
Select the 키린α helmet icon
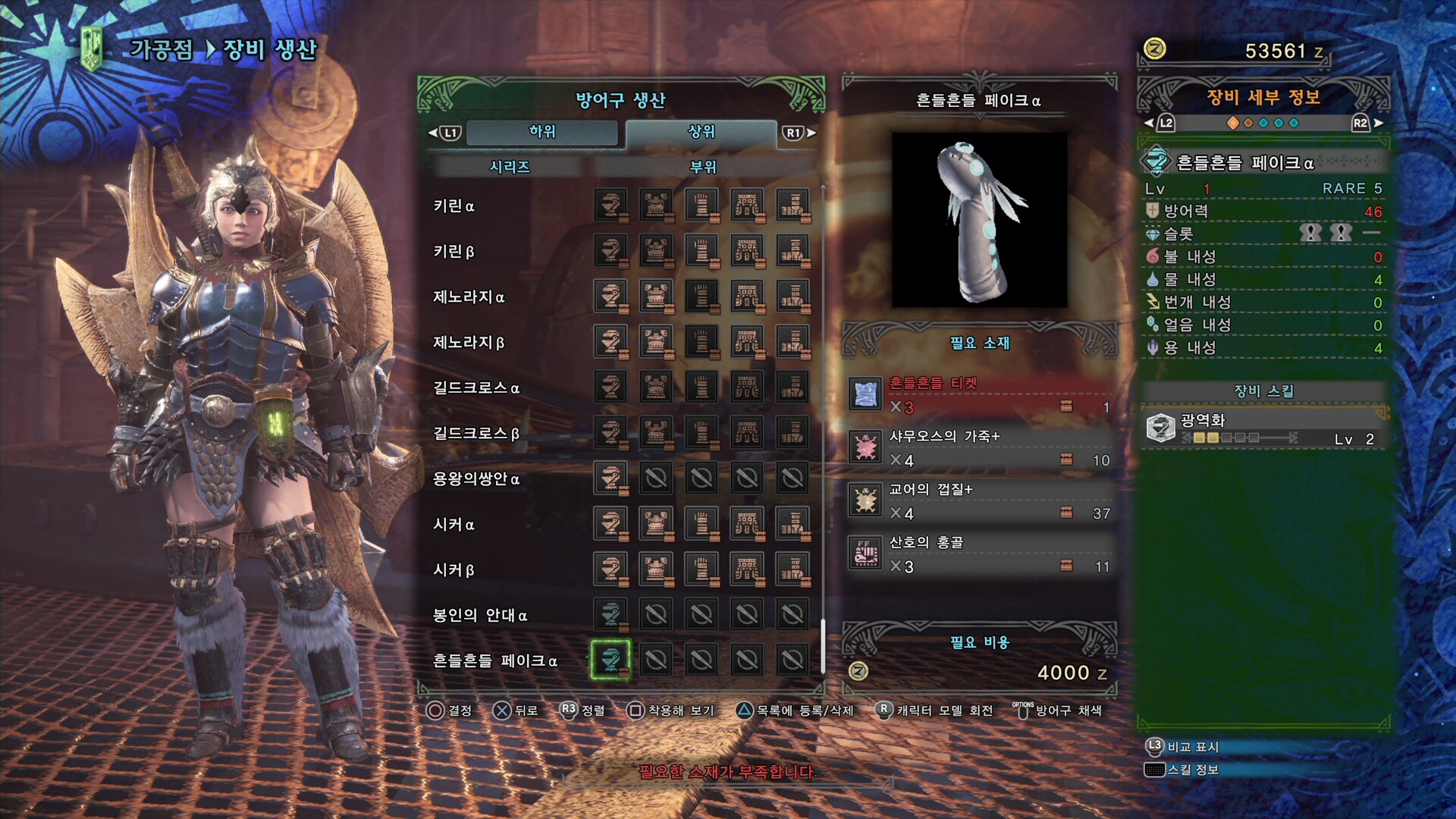click(x=610, y=206)
